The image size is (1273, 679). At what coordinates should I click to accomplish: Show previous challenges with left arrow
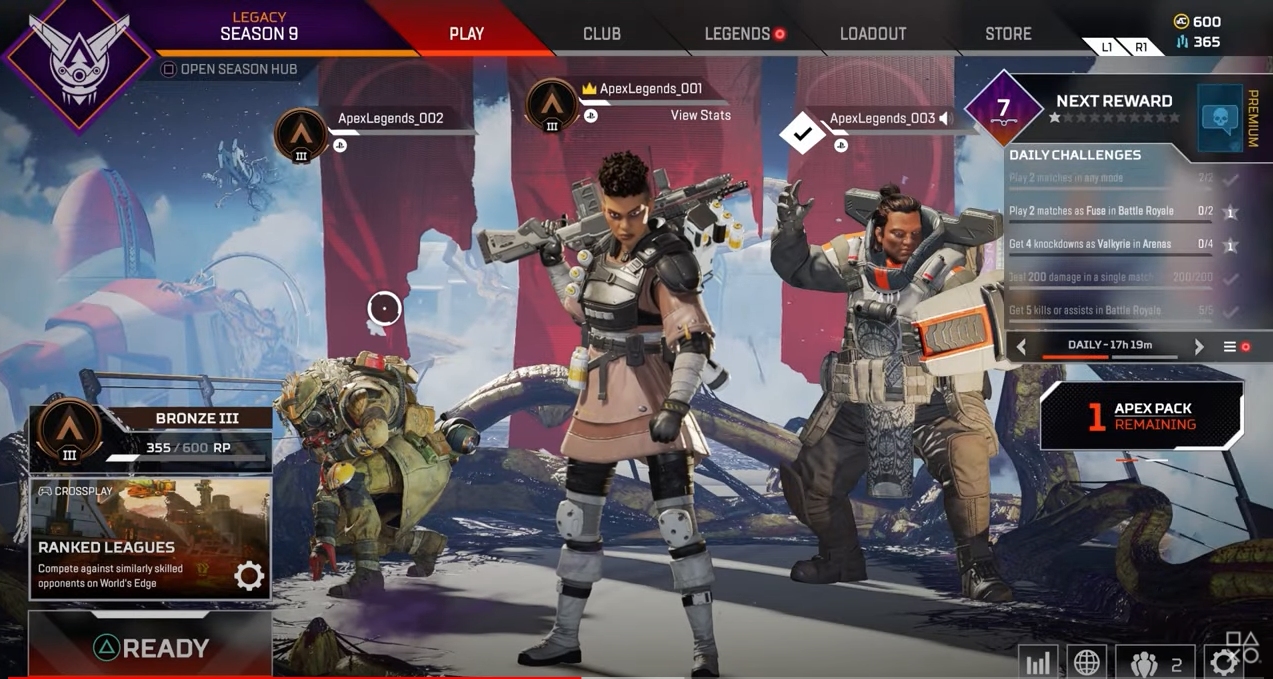tap(1021, 346)
